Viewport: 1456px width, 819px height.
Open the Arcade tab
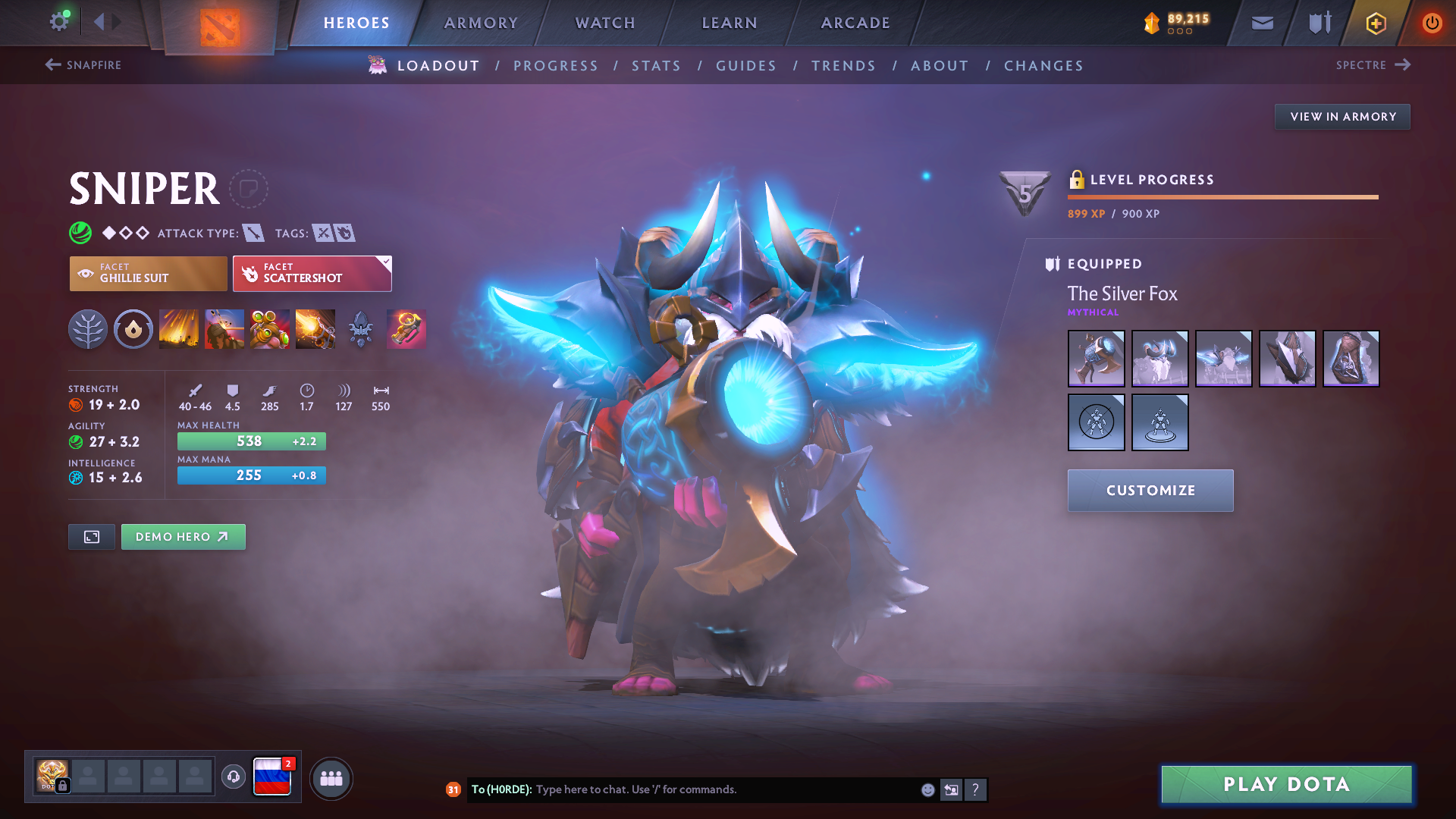855,23
